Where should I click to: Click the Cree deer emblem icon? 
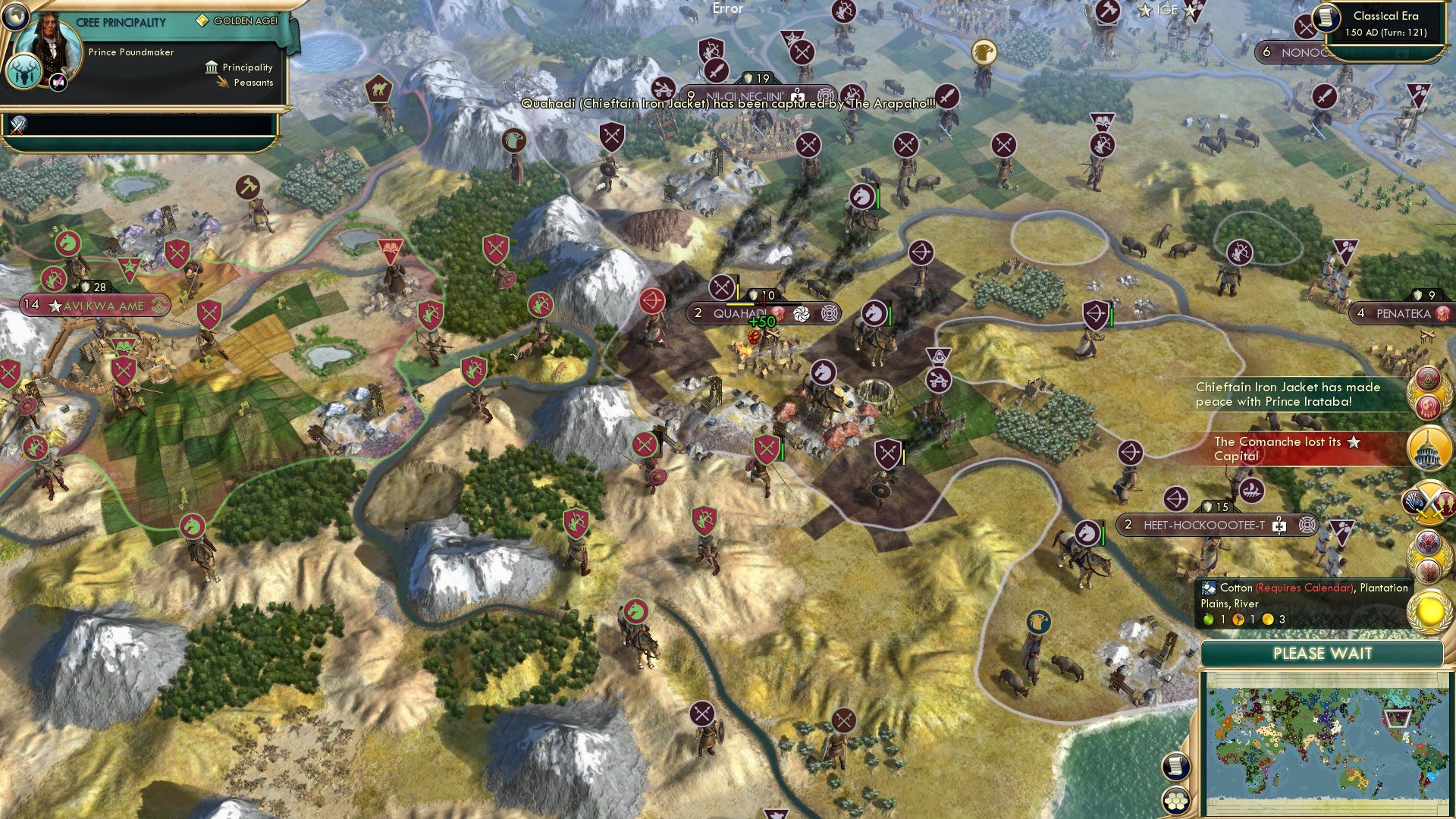click(x=24, y=72)
